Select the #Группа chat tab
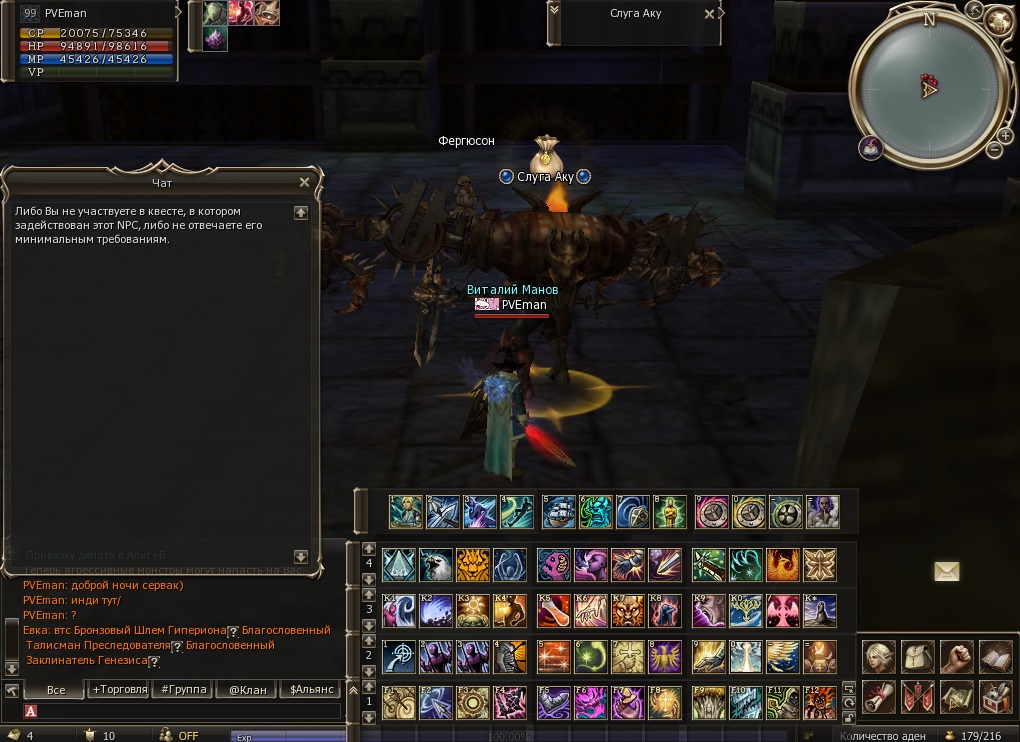Screen dimensions: 1020x742 point(183,690)
